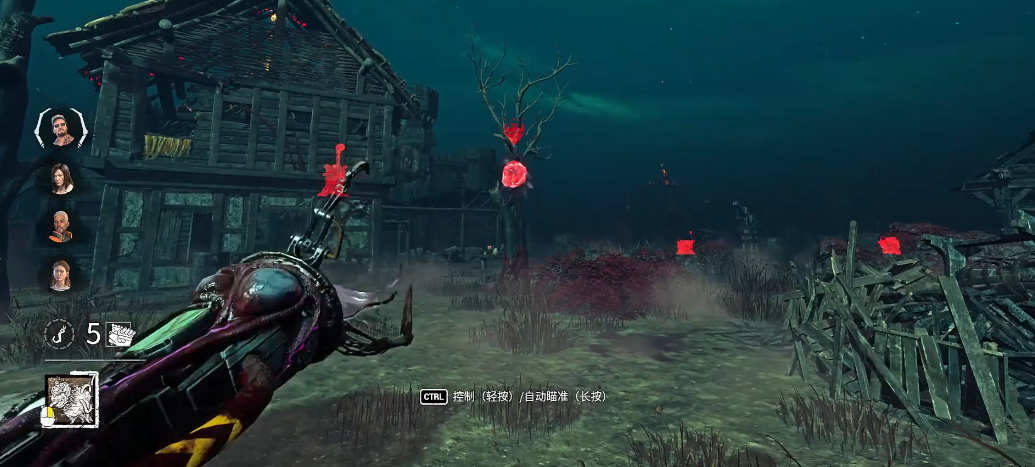
Task: Click the dark-haired woman survivor portrait
Action: tap(61, 178)
